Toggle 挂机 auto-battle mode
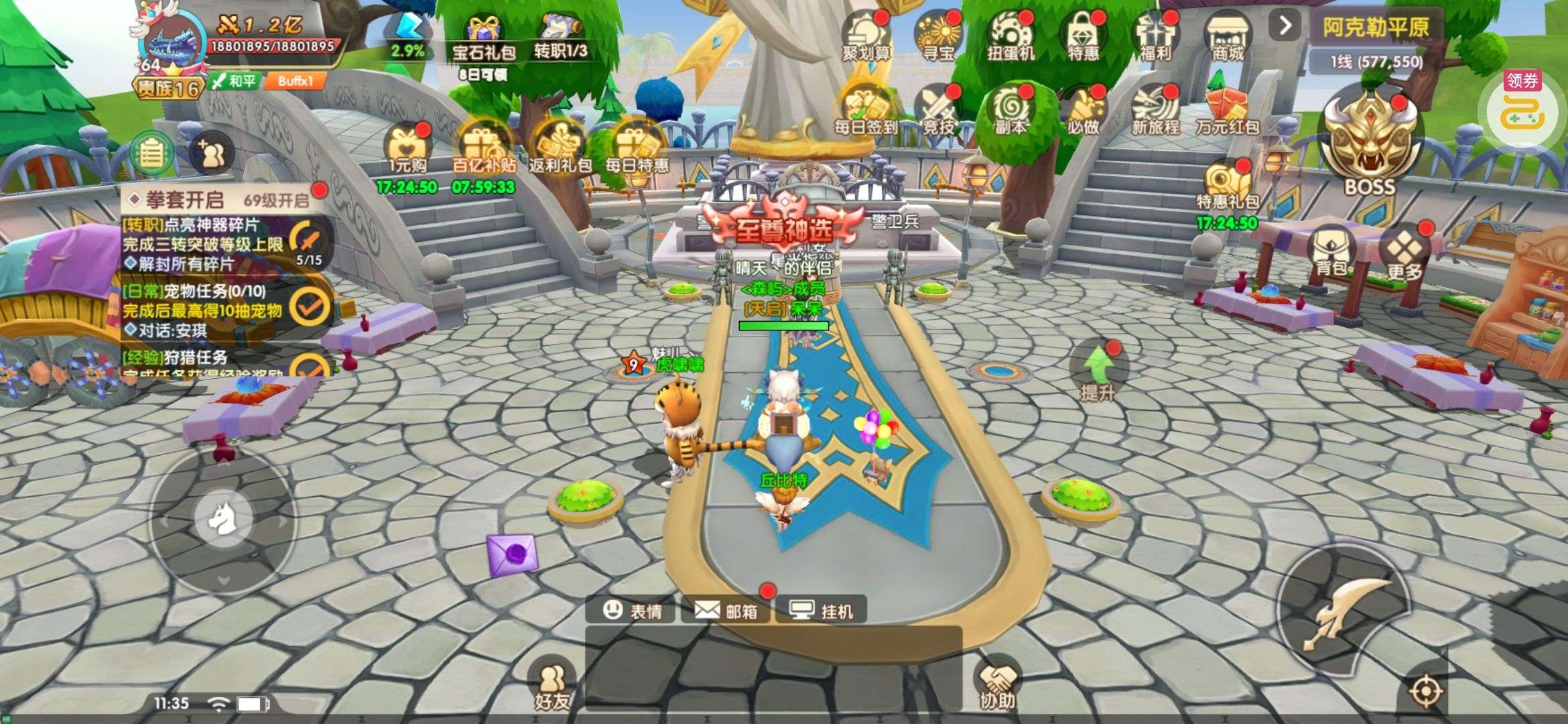This screenshot has height=724, width=1568. (x=822, y=610)
